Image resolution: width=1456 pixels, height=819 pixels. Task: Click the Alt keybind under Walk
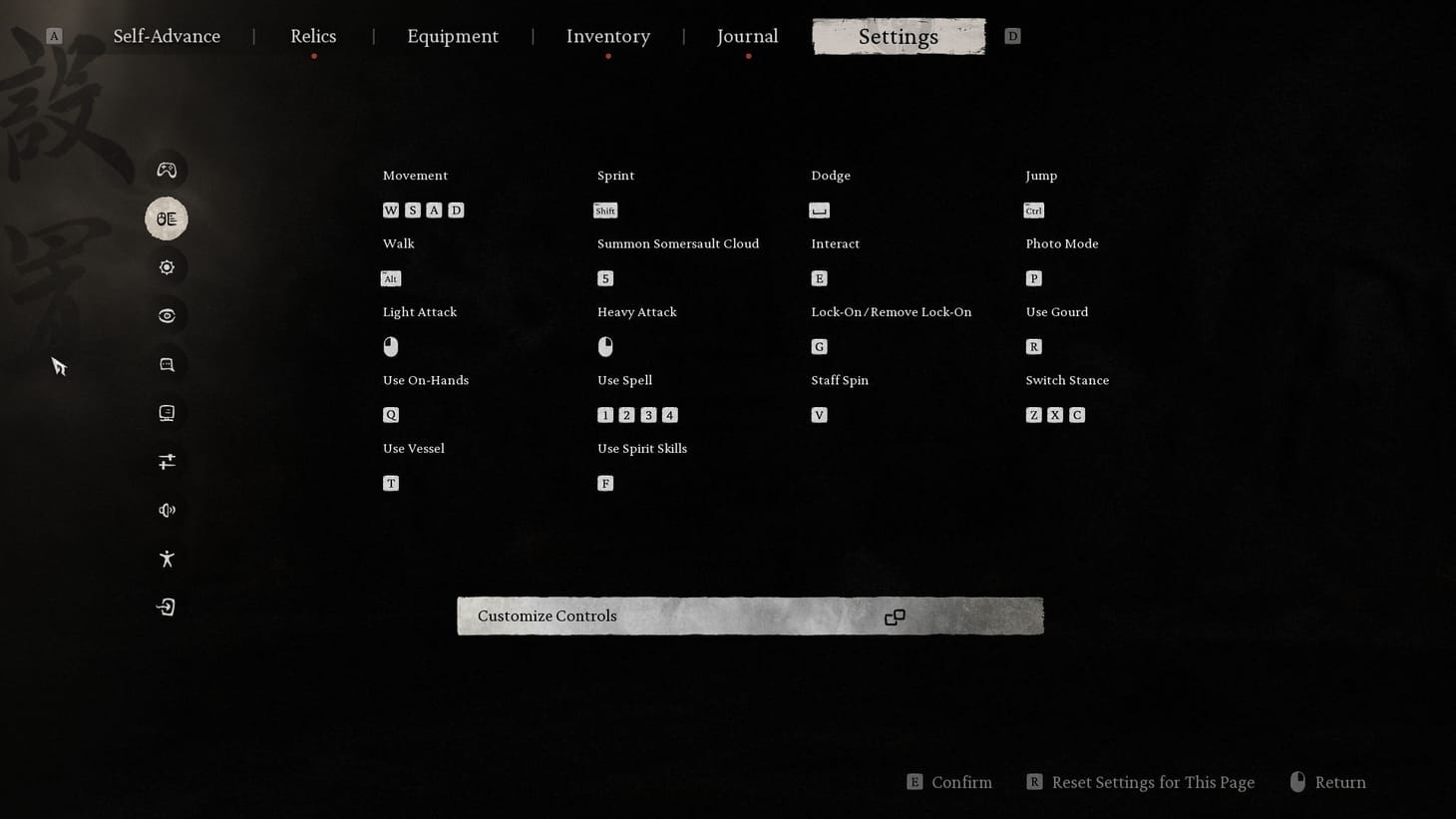(x=390, y=278)
